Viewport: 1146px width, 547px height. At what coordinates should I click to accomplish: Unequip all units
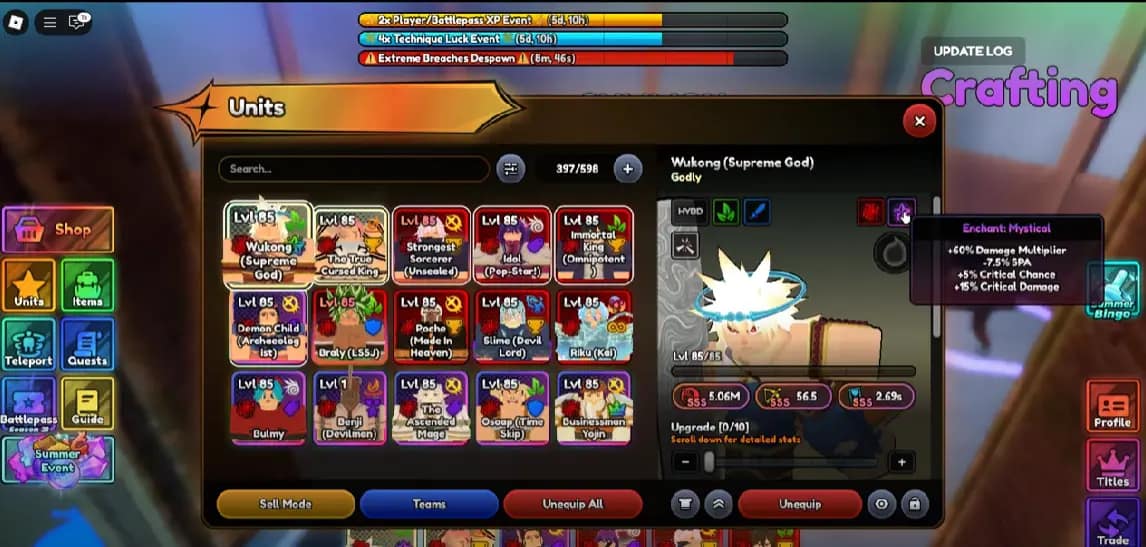coord(571,504)
